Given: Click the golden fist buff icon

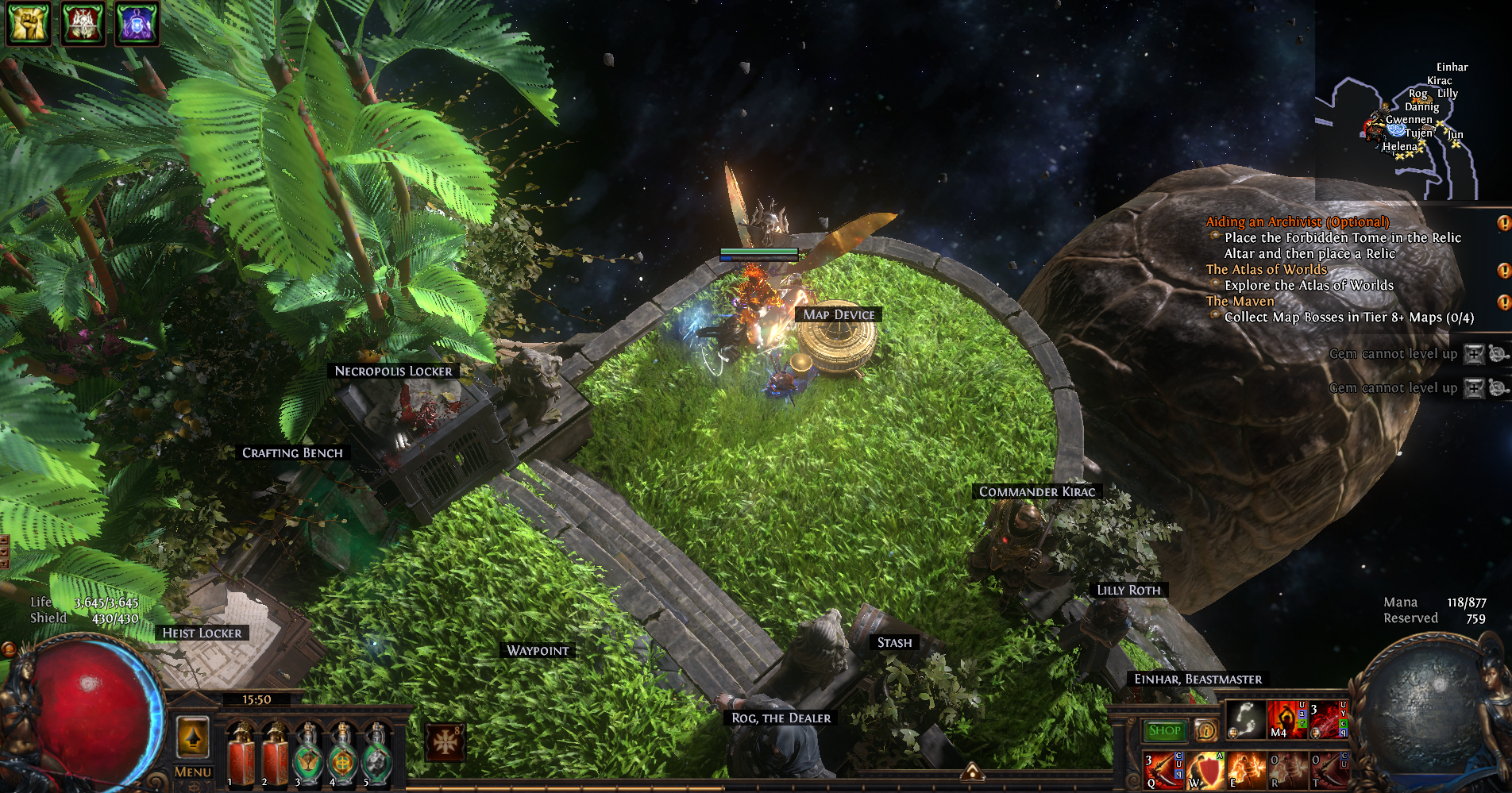Looking at the screenshot, I should [x=28, y=22].
